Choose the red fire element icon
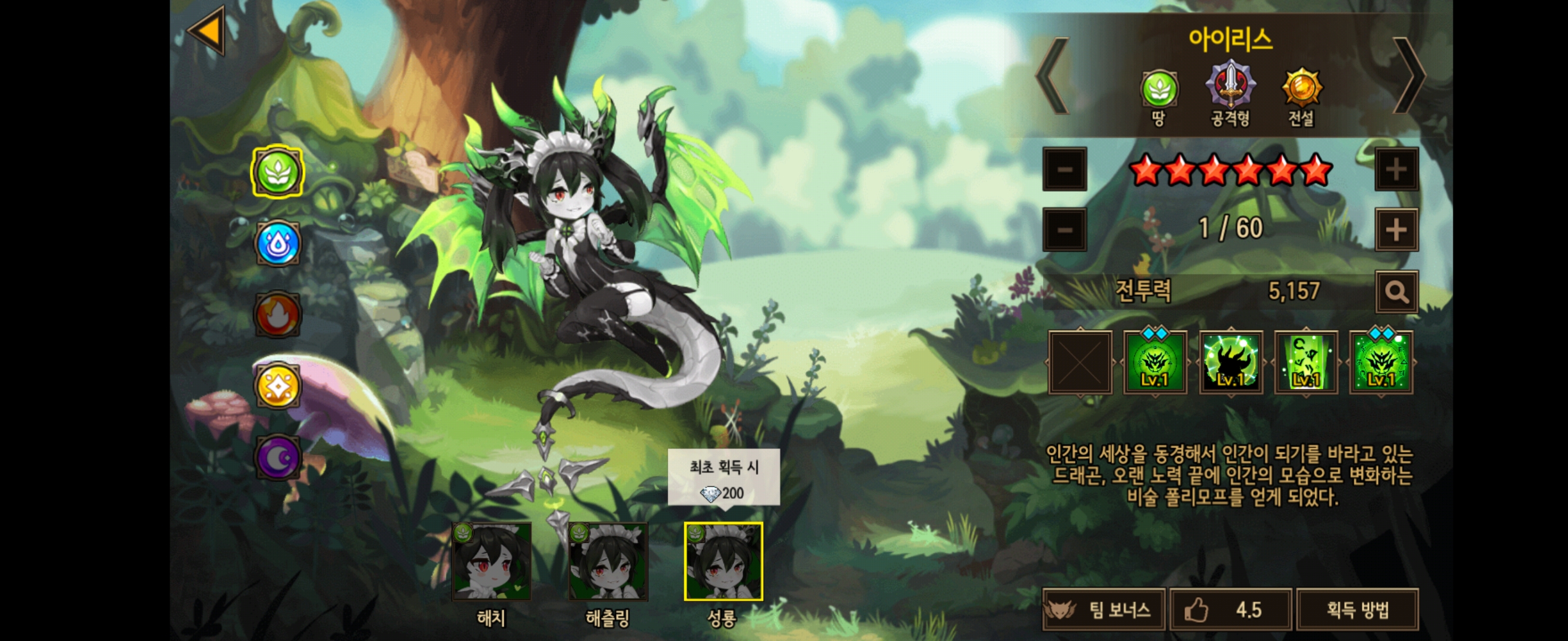Image resolution: width=1568 pixels, height=641 pixels. coord(277,315)
